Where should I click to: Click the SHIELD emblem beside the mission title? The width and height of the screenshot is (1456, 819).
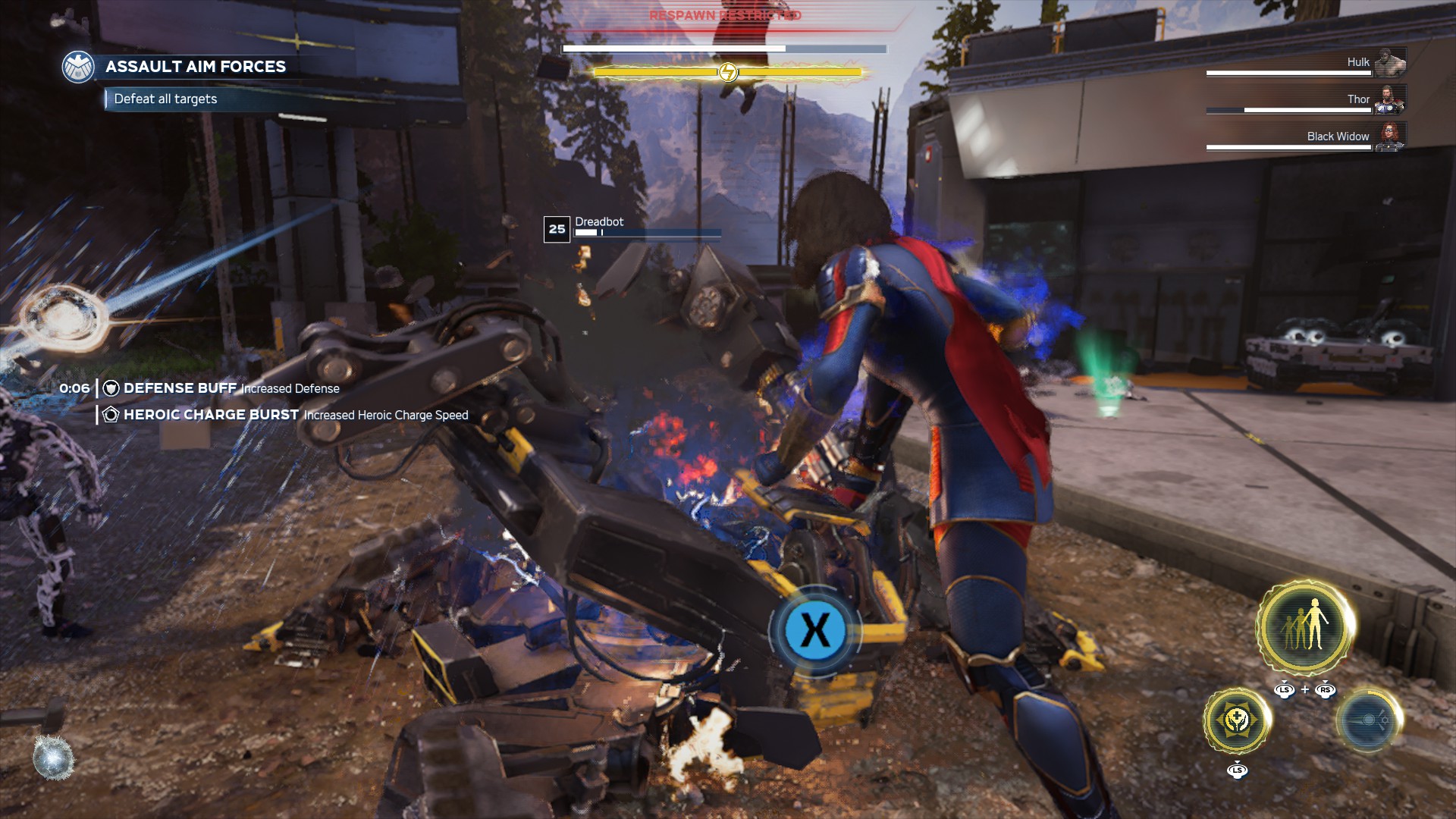(x=78, y=67)
